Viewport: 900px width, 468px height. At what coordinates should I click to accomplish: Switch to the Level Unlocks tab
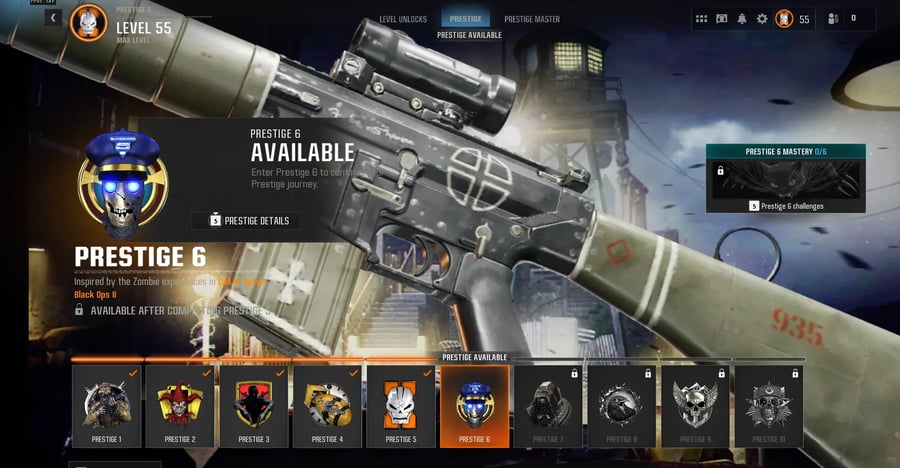pos(403,19)
